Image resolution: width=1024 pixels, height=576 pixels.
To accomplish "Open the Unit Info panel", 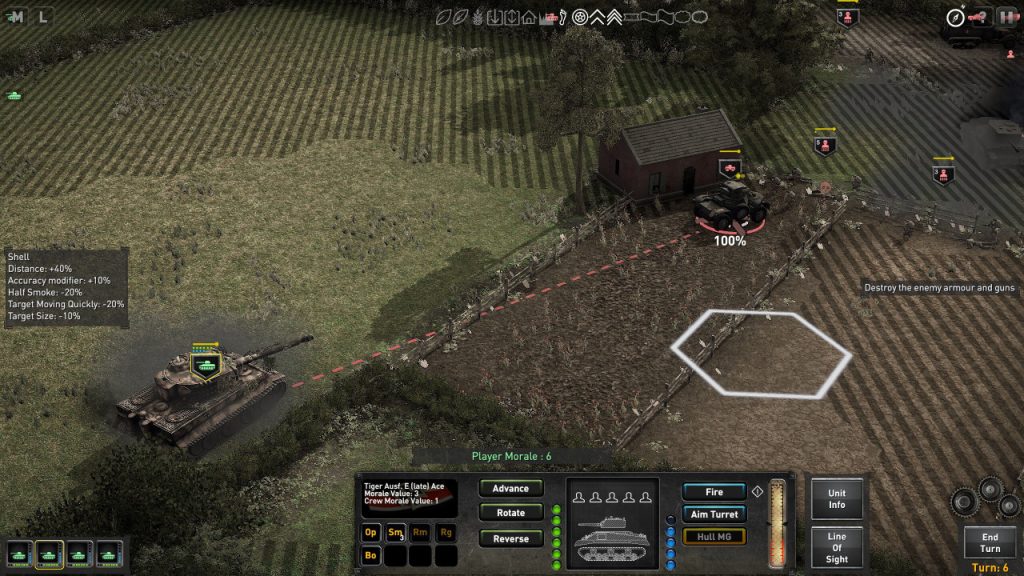I will (x=837, y=499).
